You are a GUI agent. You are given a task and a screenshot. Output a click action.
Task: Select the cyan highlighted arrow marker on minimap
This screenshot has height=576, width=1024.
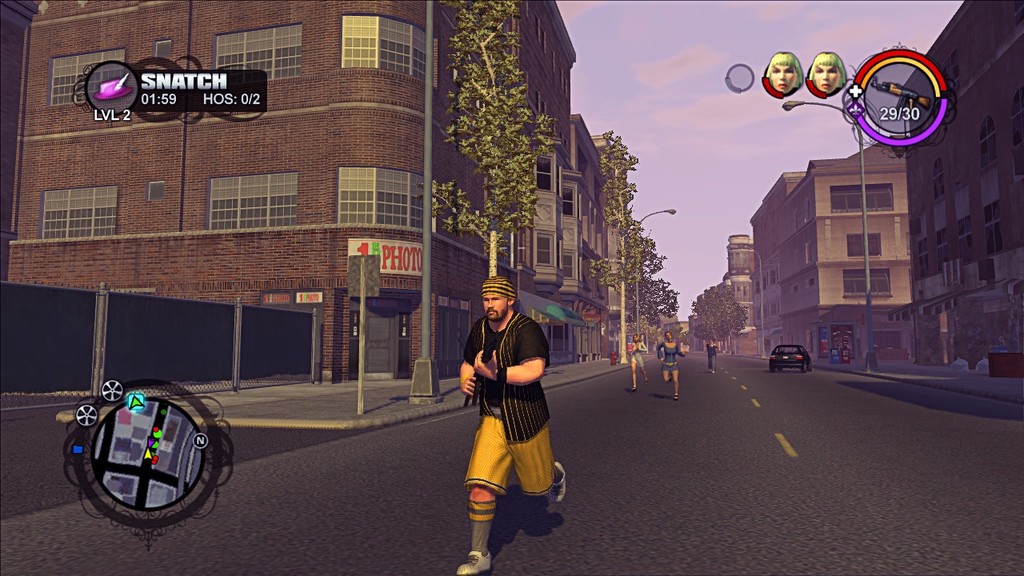tap(136, 402)
